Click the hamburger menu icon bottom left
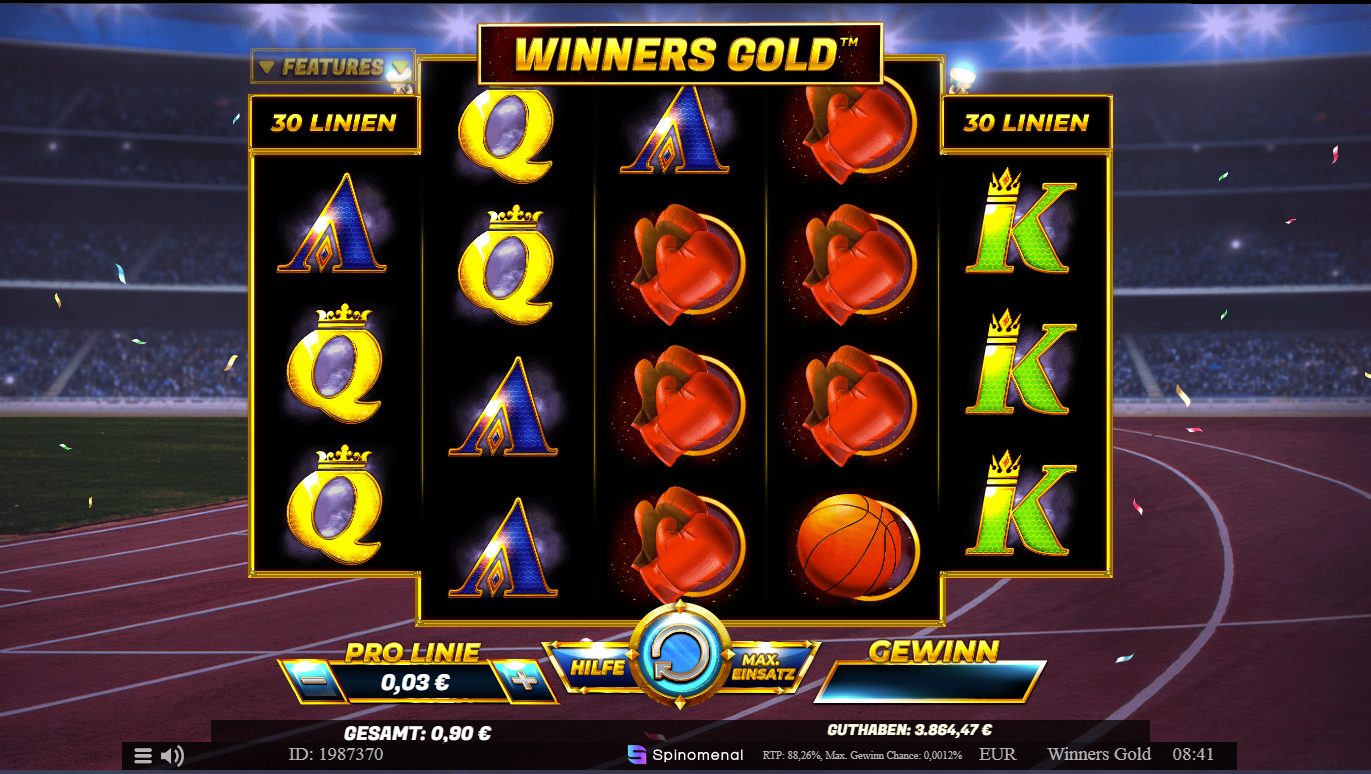Viewport: 1371px width, 774px height. (x=141, y=754)
